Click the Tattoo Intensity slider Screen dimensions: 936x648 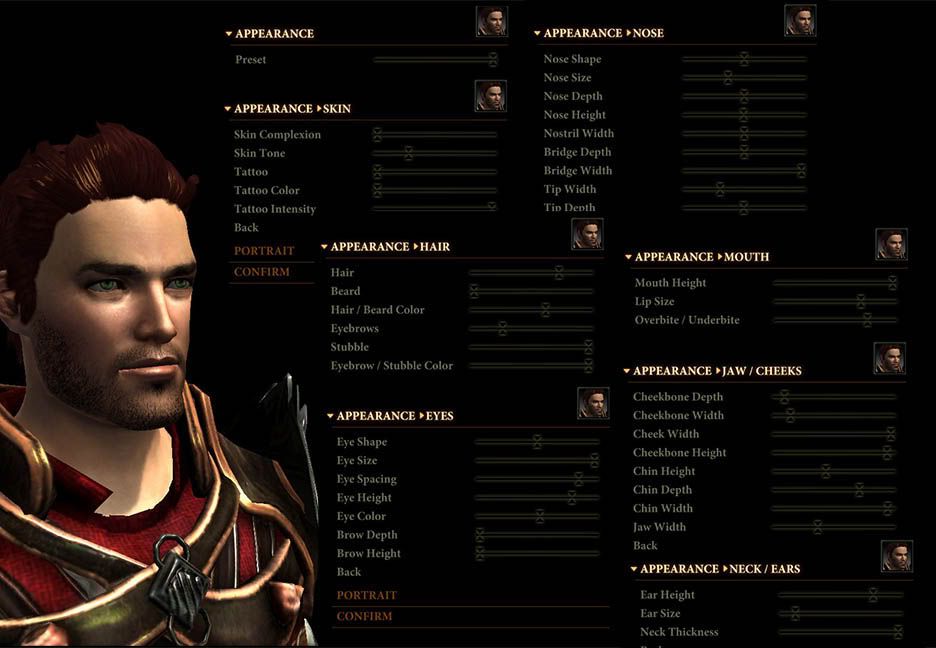pyautogui.click(x=434, y=208)
